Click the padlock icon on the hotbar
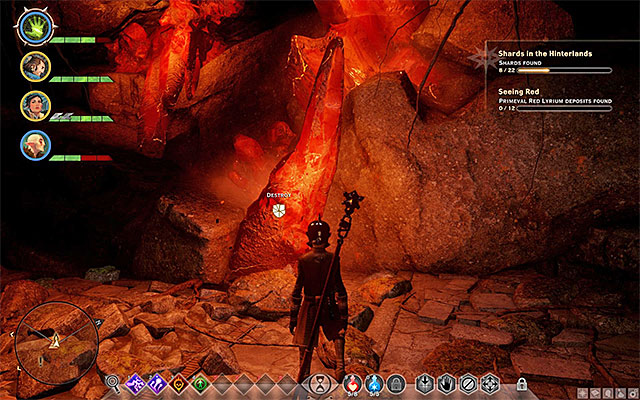The width and height of the screenshot is (640, 400). click(521, 383)
